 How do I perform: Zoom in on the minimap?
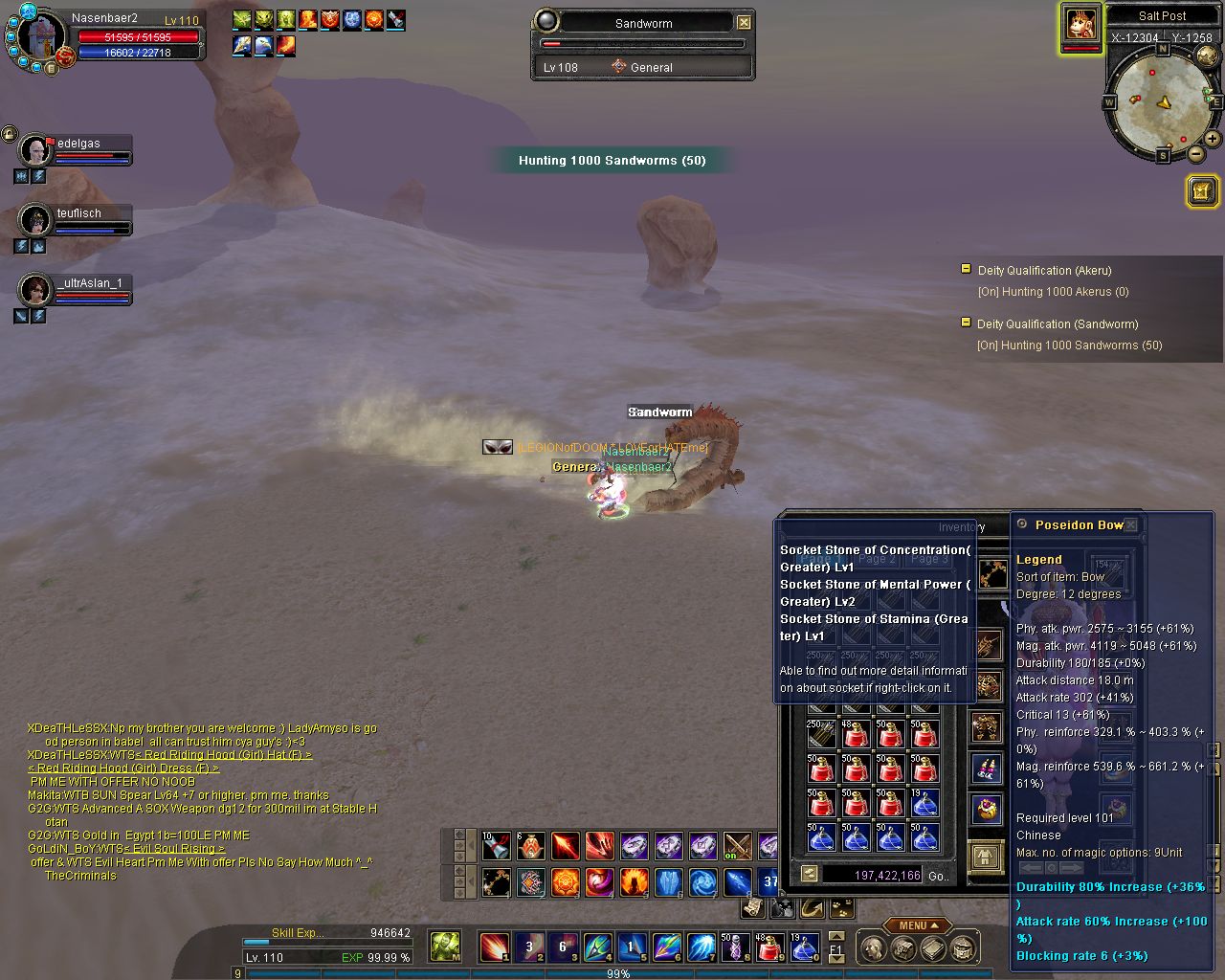(1213, 139)
